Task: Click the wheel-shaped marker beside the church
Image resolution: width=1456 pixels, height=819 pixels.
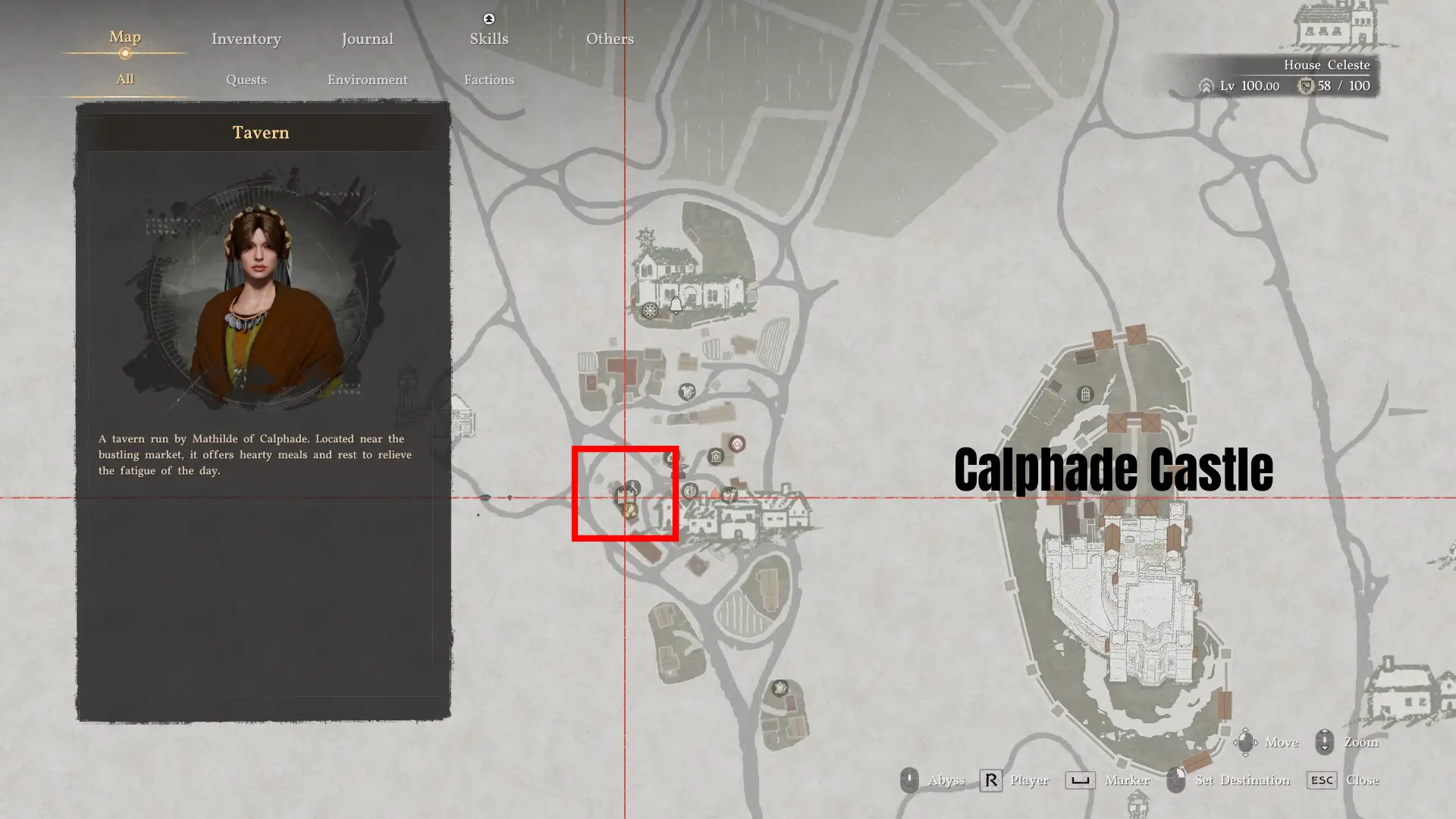Action: [x=650, y=311]
